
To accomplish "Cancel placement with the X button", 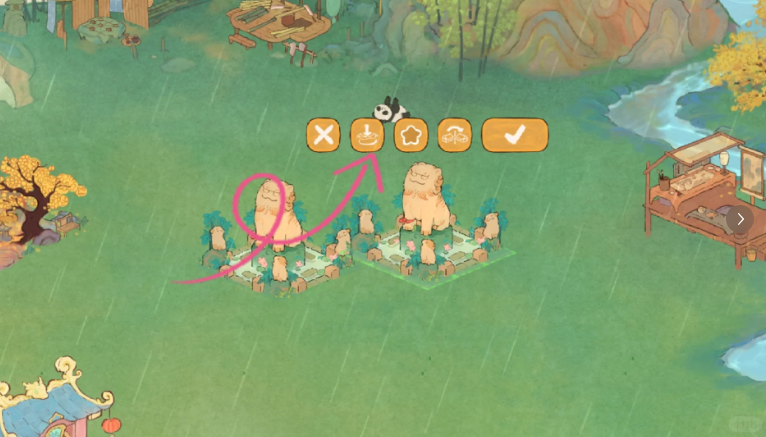I will (323, 135).
